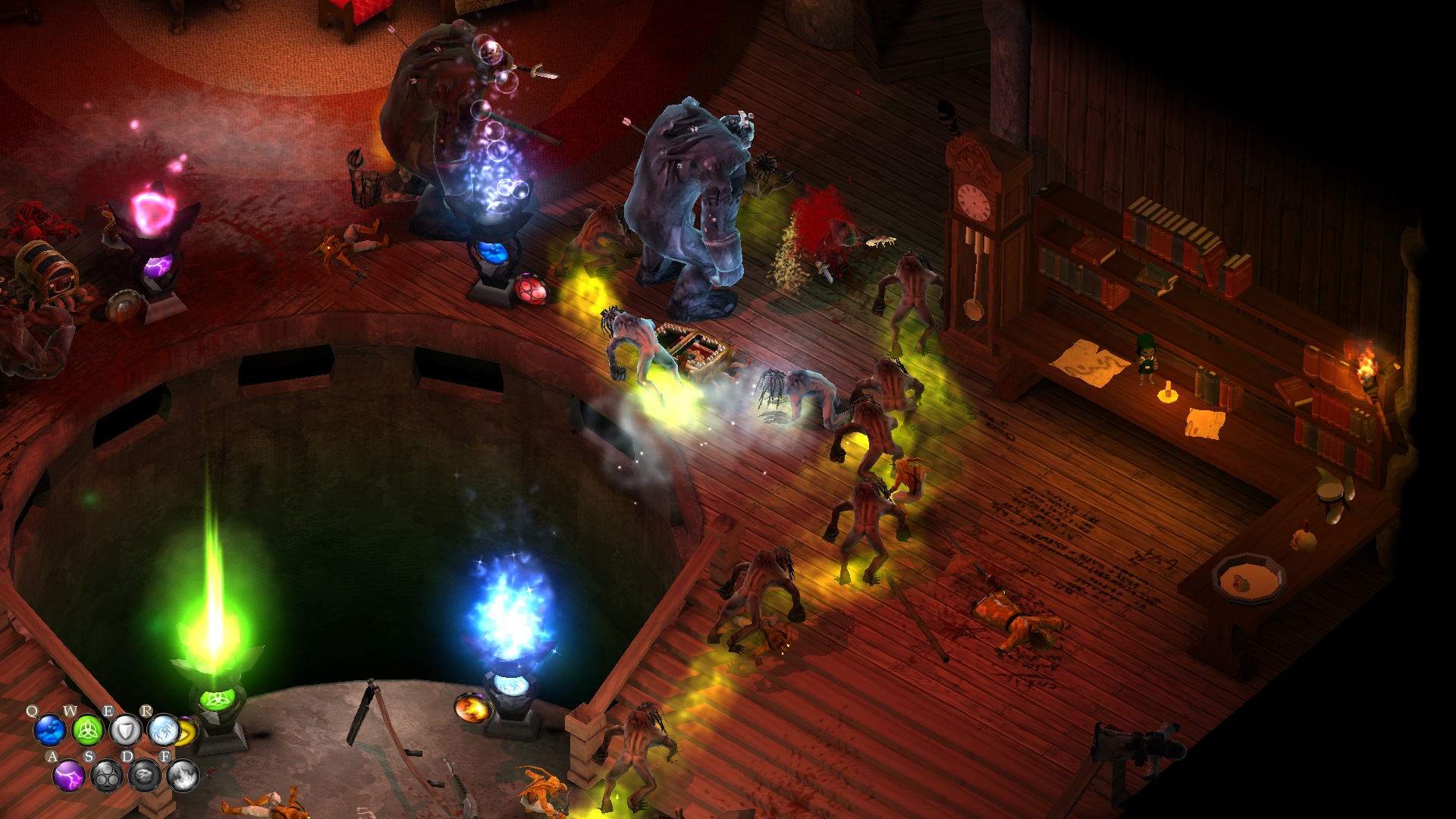1456x819 pixels.
Task: Select the blue Water element orb
Action: tap(50, 730)
